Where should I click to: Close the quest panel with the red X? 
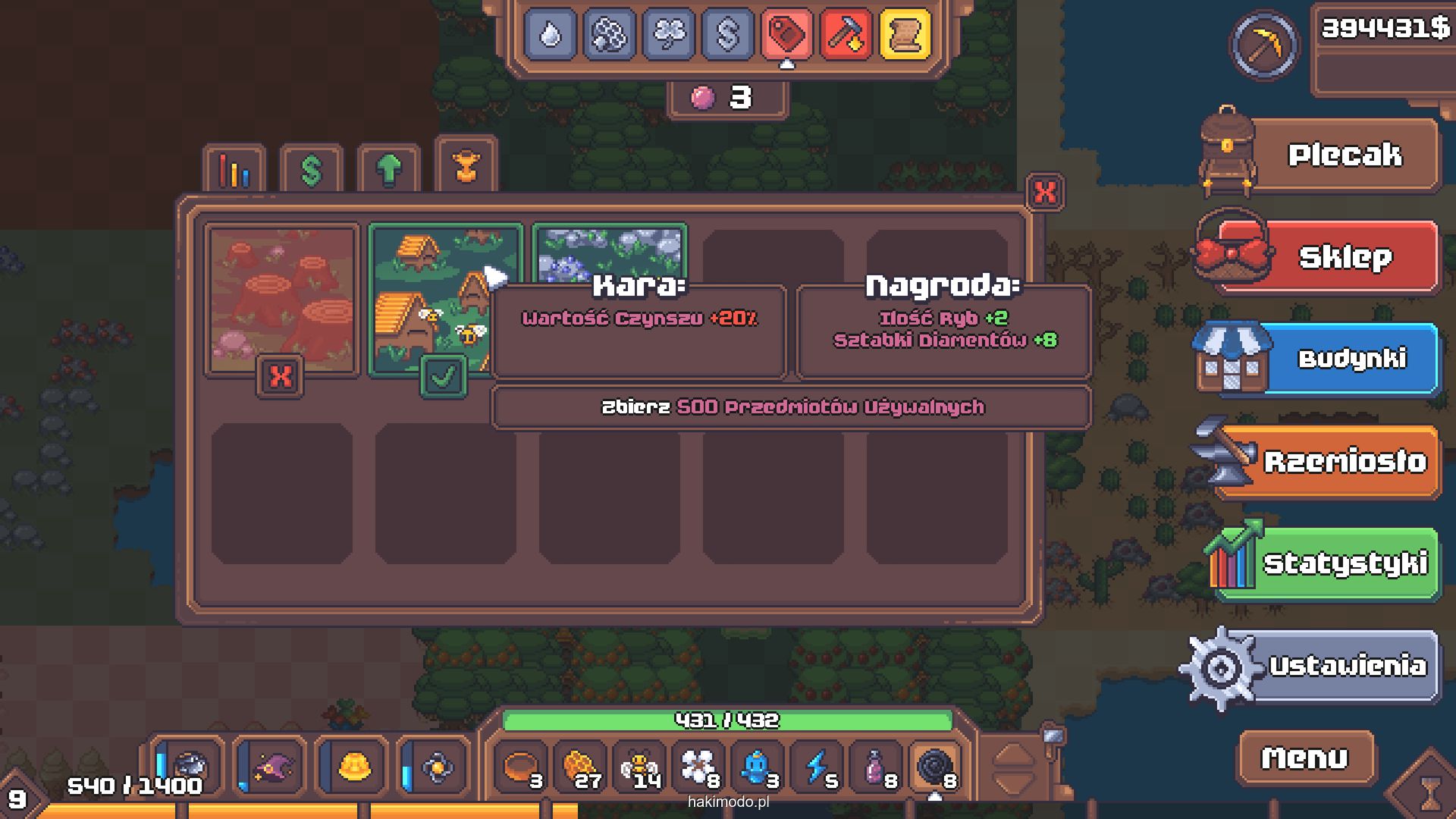[x=1044, y=193]
